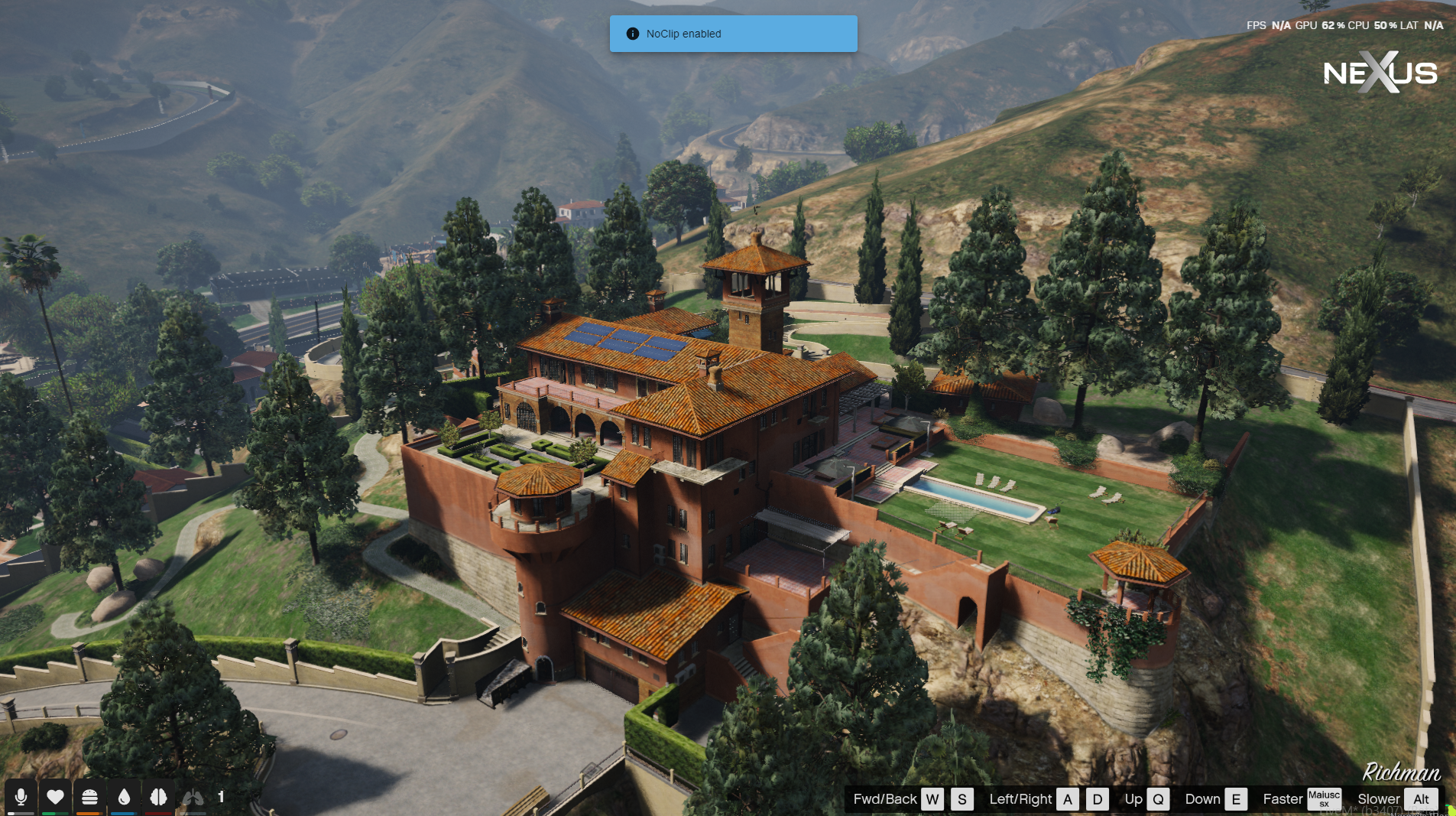Select the water drop thirst icon

(x=124, y=797)
